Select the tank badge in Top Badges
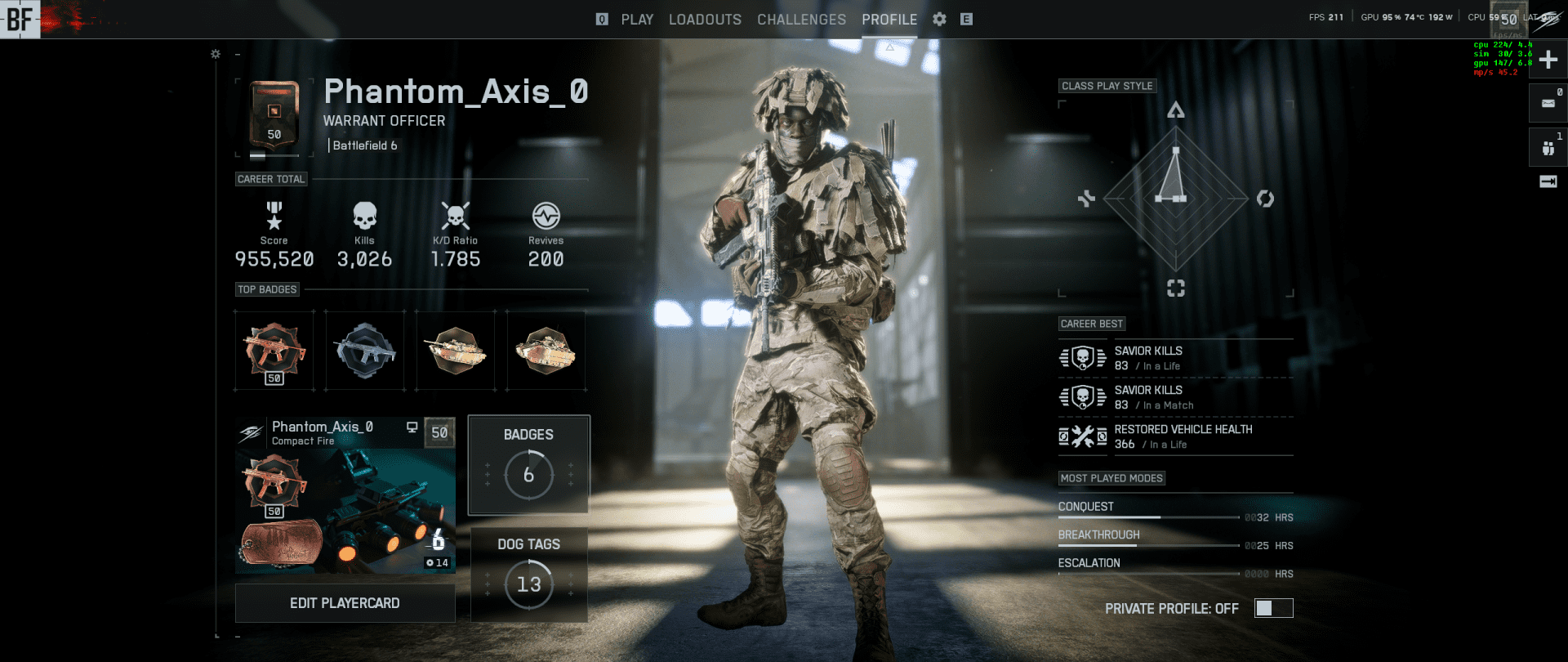The image size is (1568, 662). coord(455,350)
